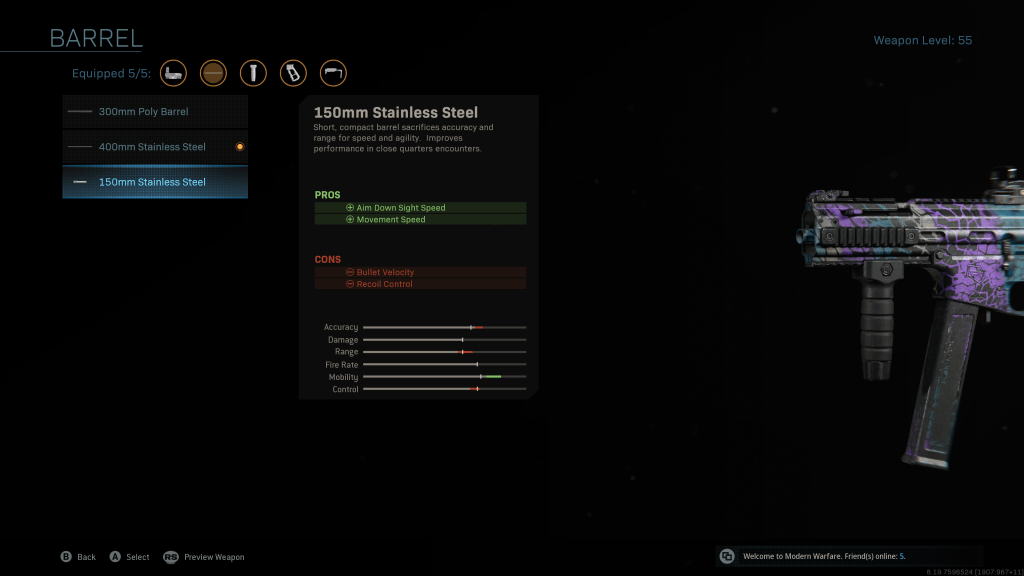1024x576 pixels.
Task: Select the 150mm Stainless Steel barrel
Action: (x=155, y=182)
